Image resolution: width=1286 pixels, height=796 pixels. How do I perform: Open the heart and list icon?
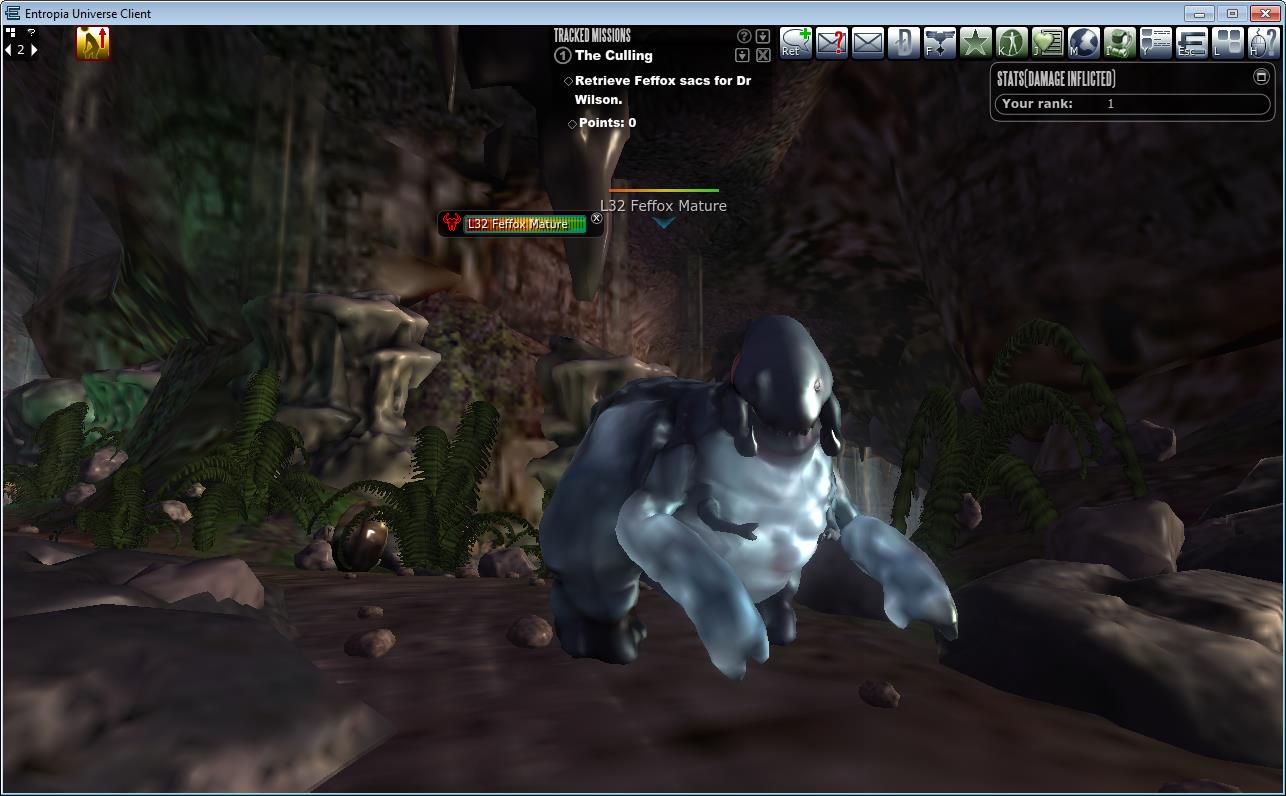click(x=1047, y=43)
